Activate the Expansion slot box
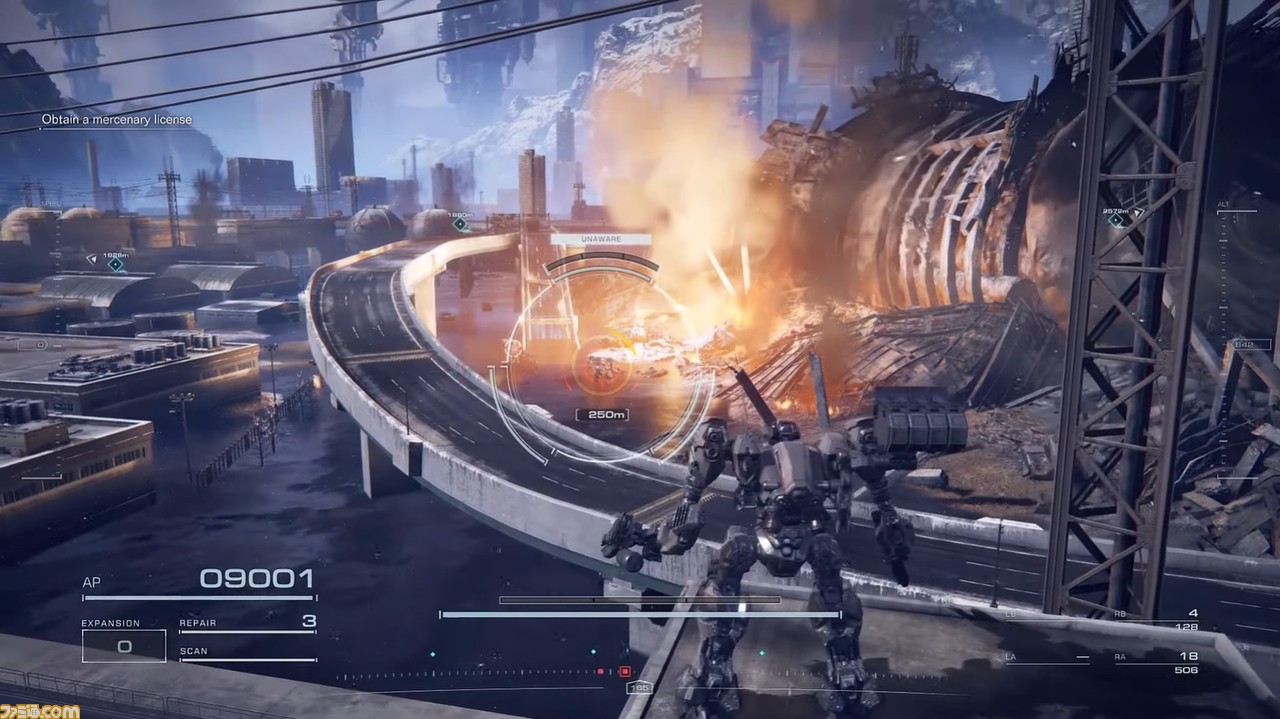 [x=124, y=645]
